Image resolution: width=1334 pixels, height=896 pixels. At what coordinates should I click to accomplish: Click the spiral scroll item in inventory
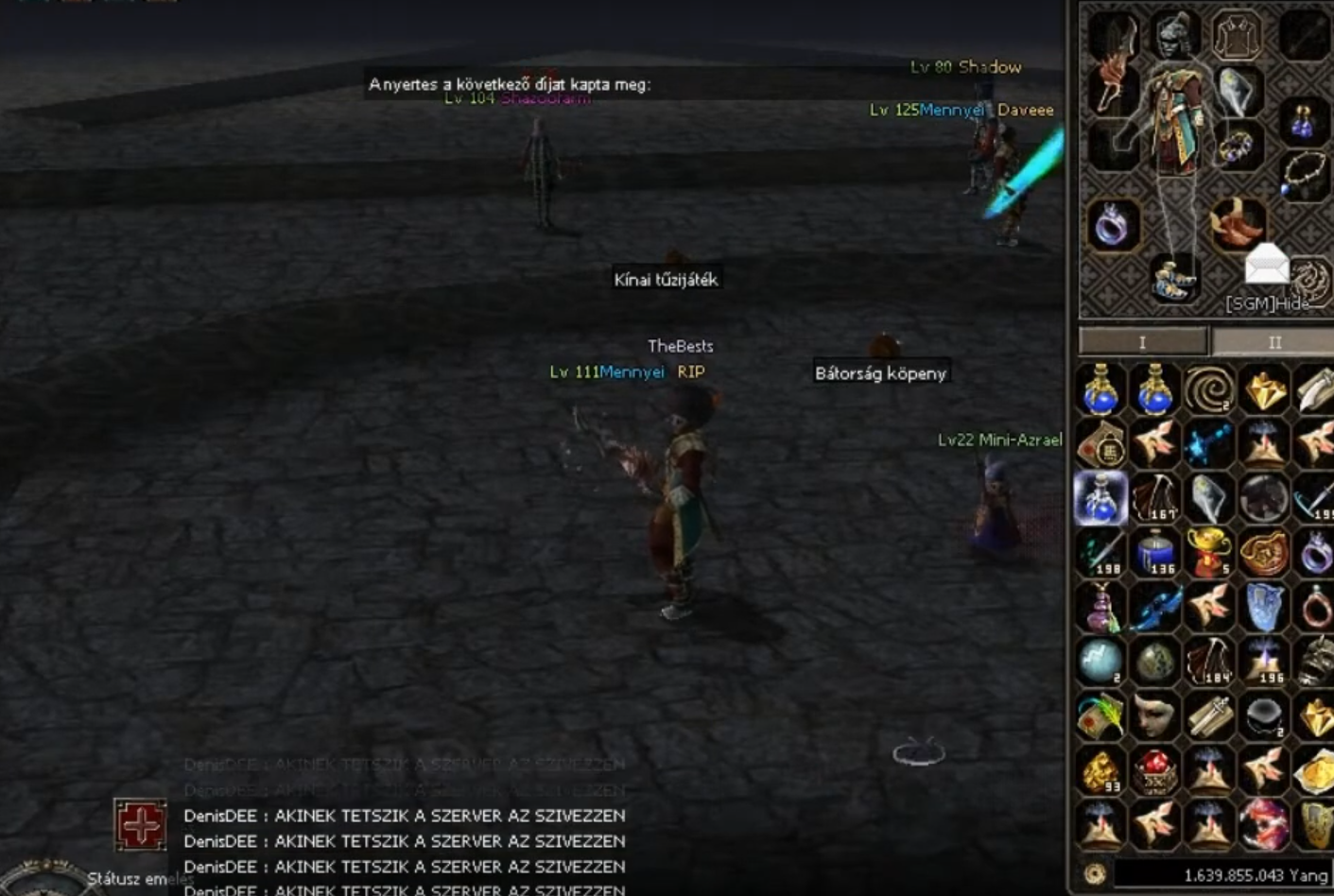(1209, 388)
